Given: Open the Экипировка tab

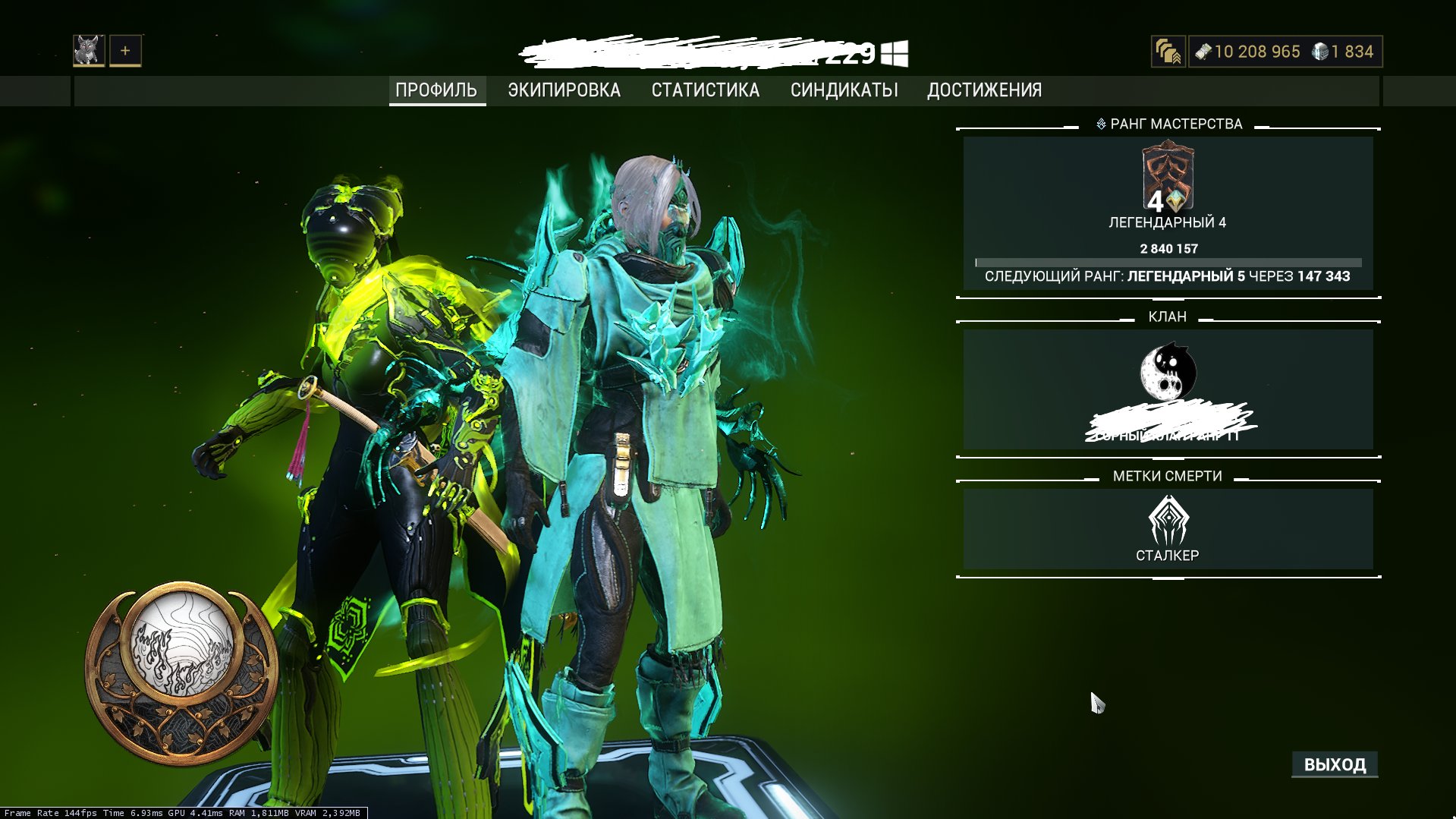Looking at the screenshot, I should [x=564, y=90].
